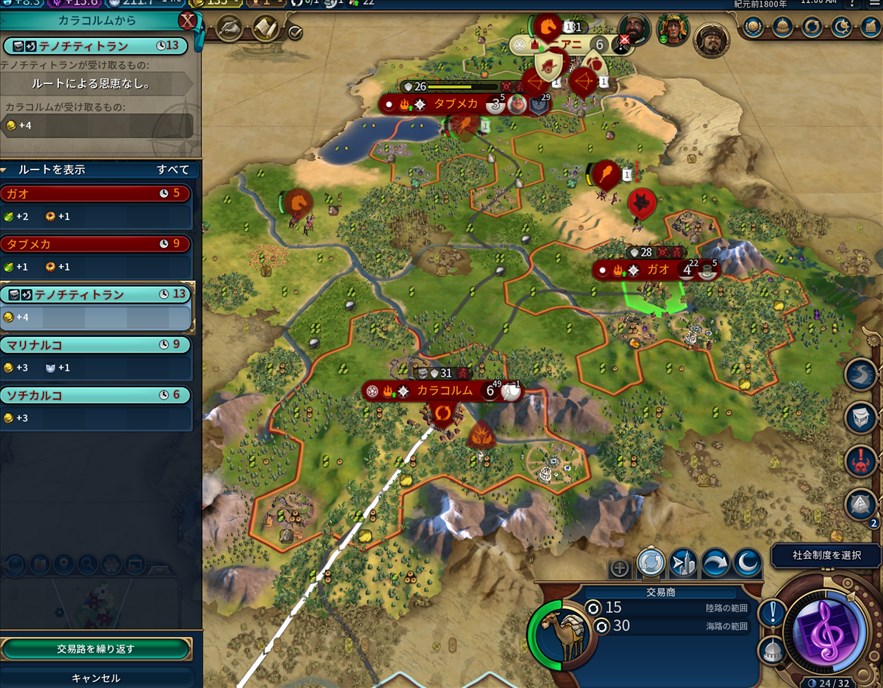Choose the curved arrow skip turn action
The image size is (883, 688).
click(715, 563)
